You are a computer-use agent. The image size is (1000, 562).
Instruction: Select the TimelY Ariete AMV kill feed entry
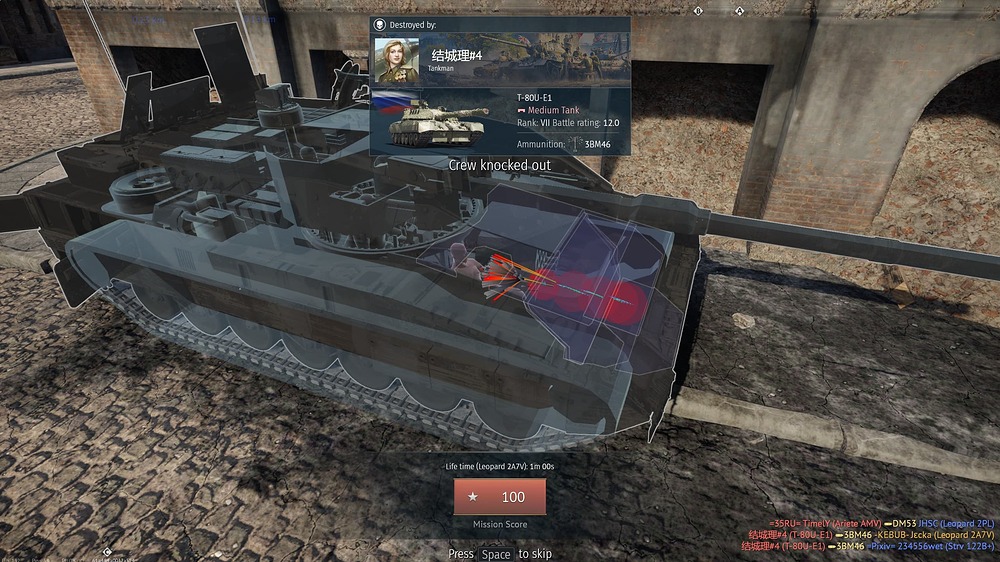(826, 523)
